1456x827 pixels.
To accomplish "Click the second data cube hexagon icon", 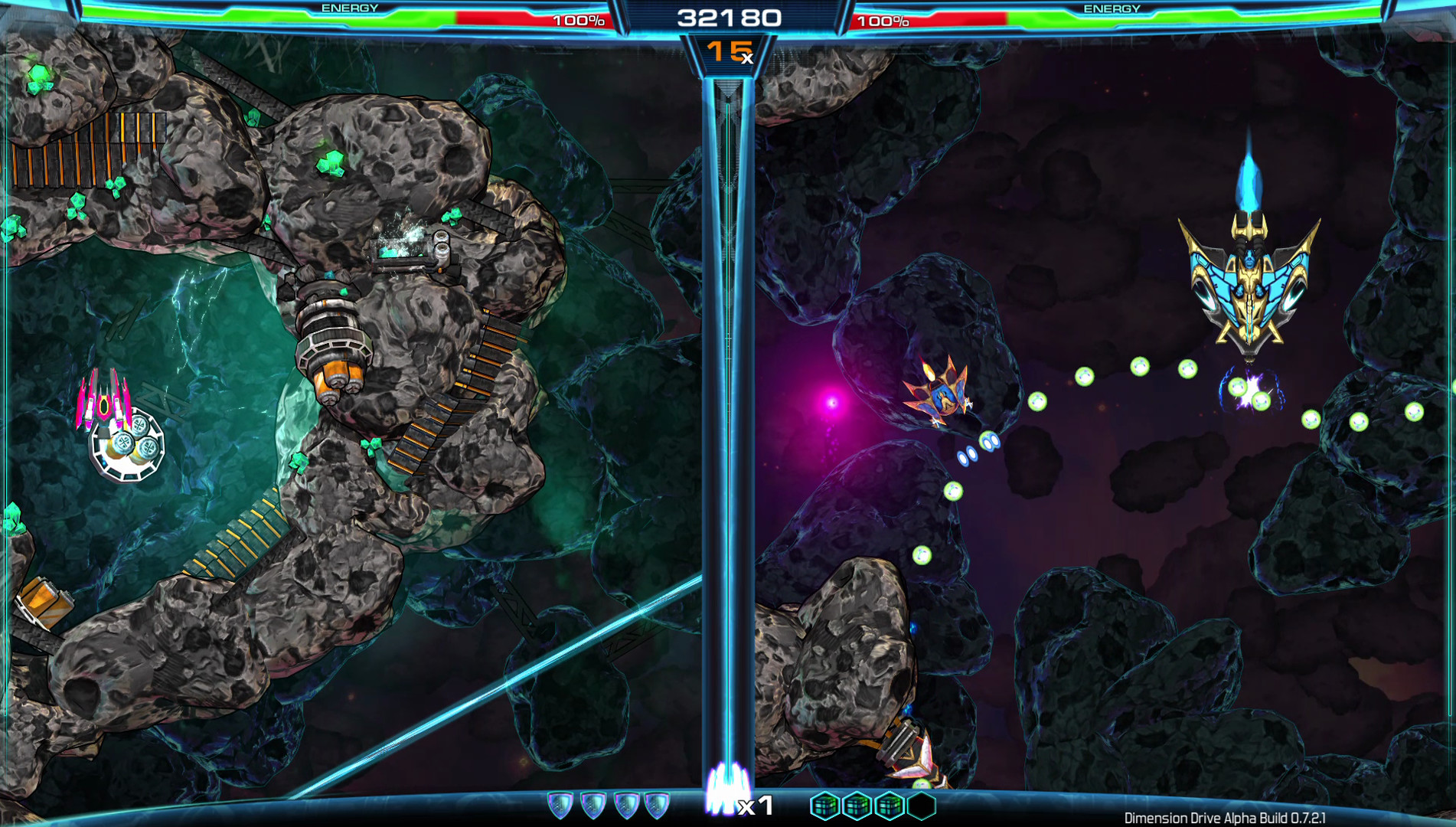I will [855, 806].
